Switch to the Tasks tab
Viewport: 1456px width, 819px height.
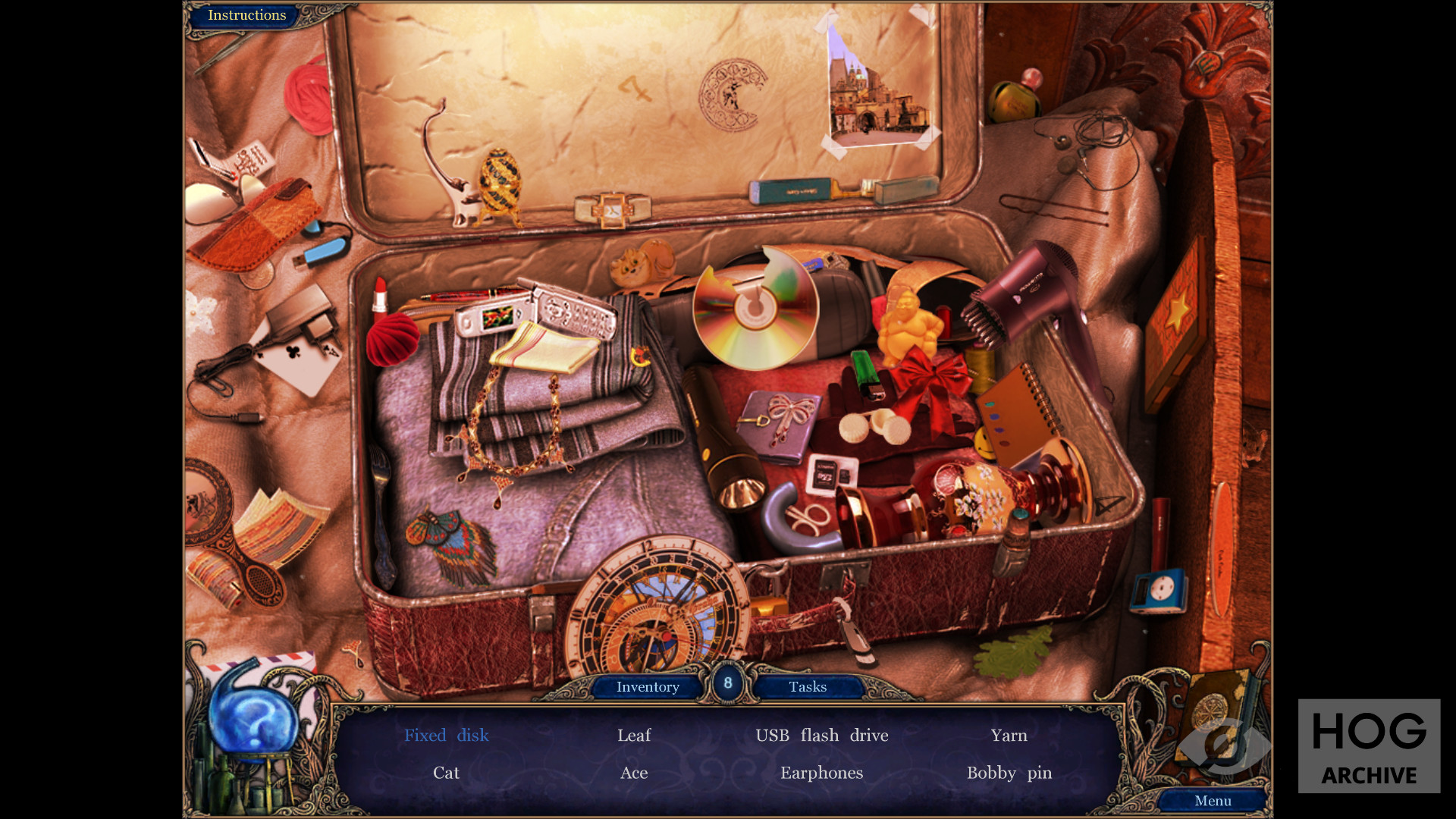808,687
